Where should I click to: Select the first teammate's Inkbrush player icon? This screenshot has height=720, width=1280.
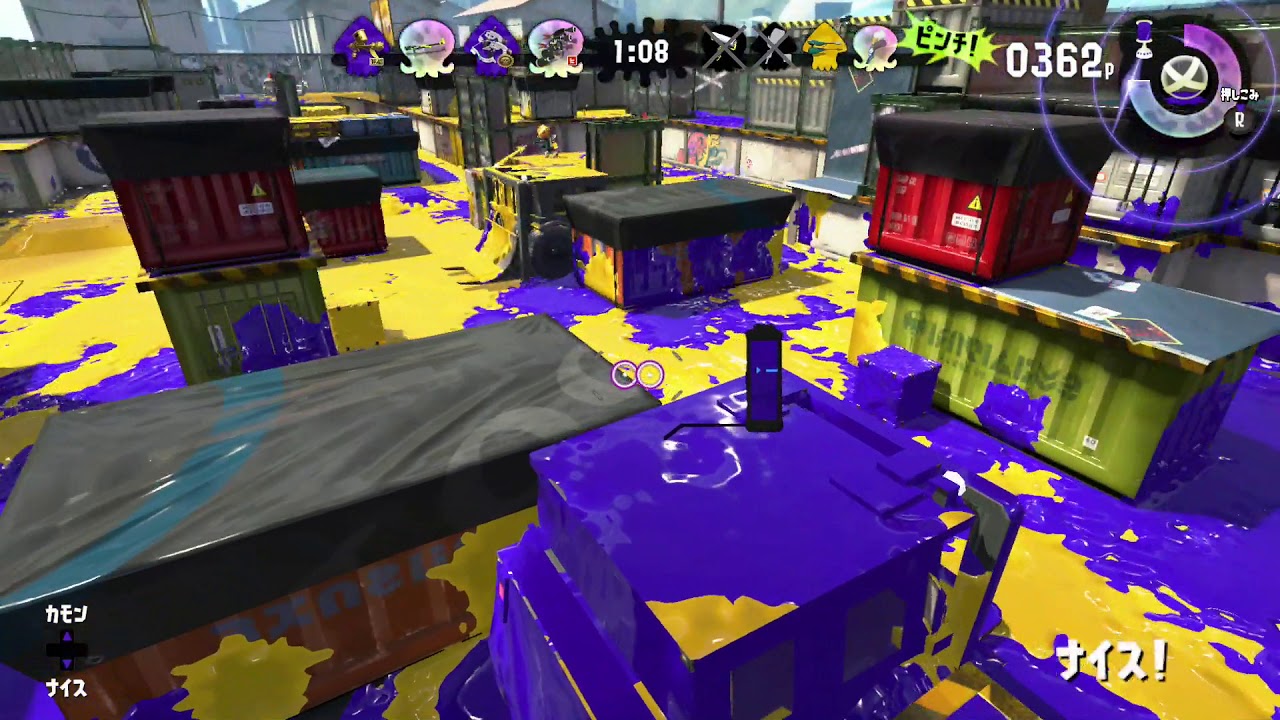pos(363,45)
